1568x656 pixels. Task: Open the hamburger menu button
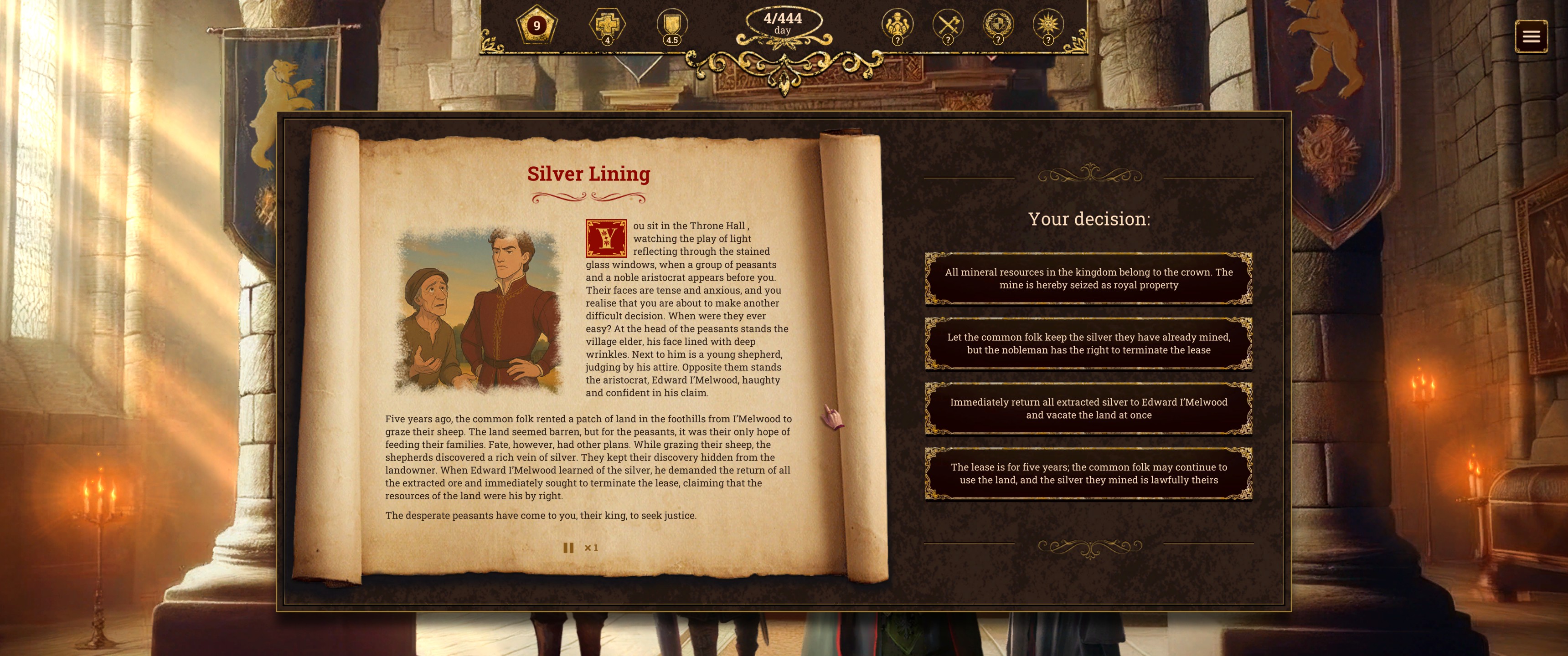(x=1531, y=36)
